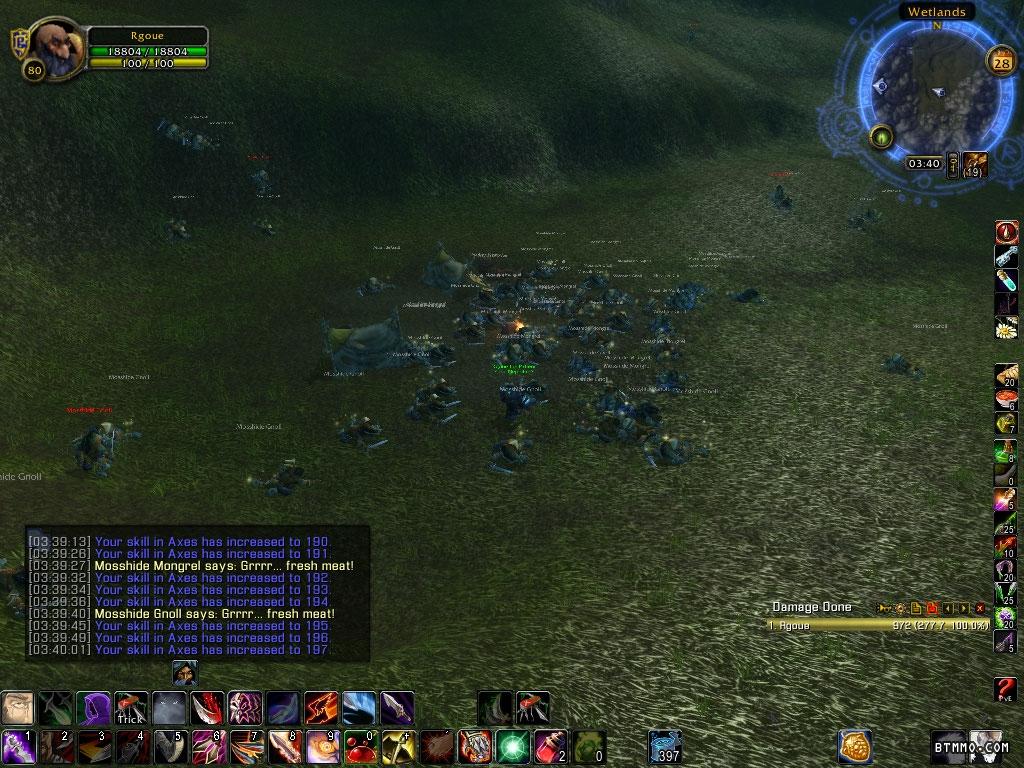Open the damage meter configuration gear
The width and height of the screenshot is (1024, 768).
(x=898, y=608)
